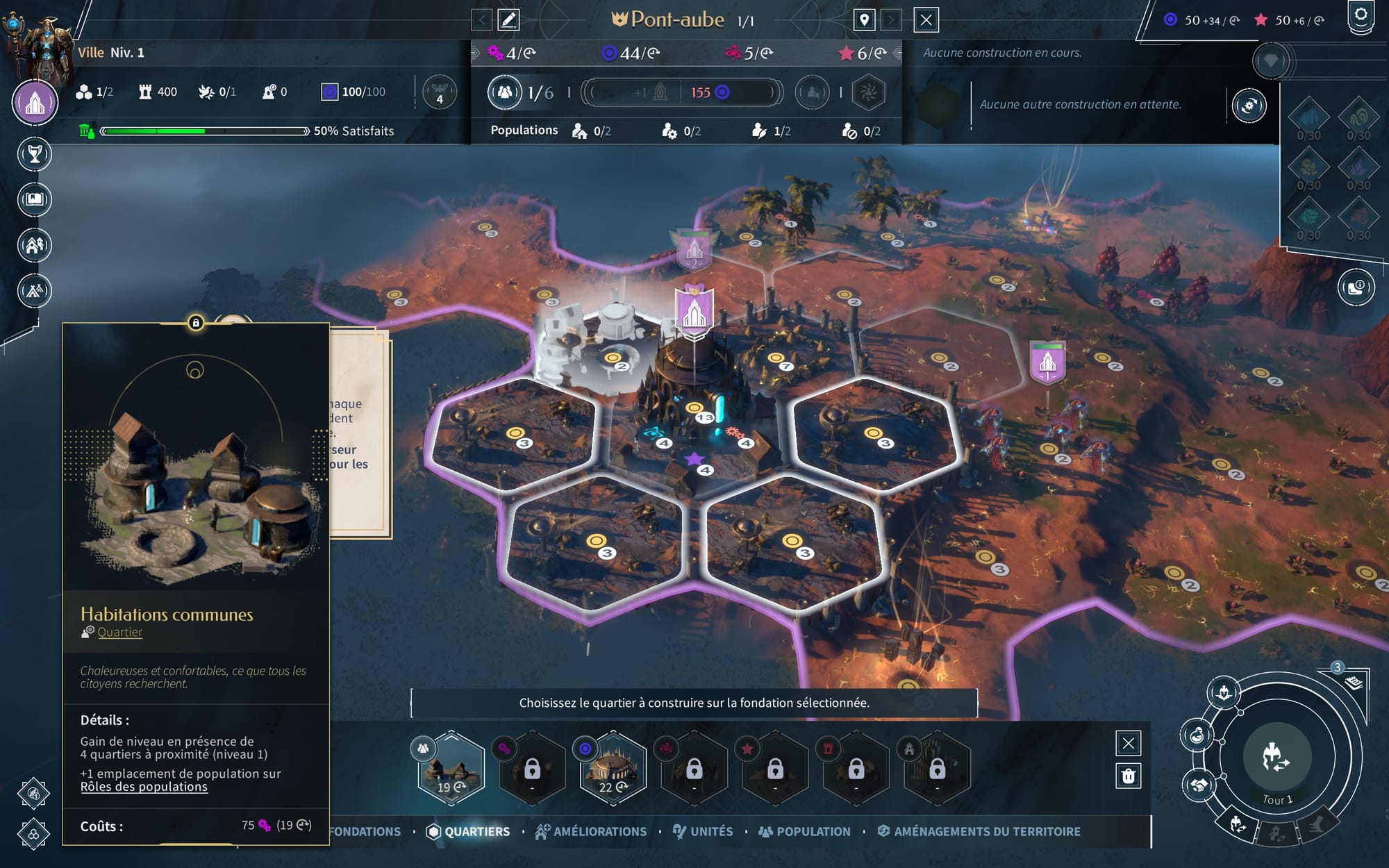Open Aménagements du territoire tab
1389x868 pixels.
coord(979,831)
